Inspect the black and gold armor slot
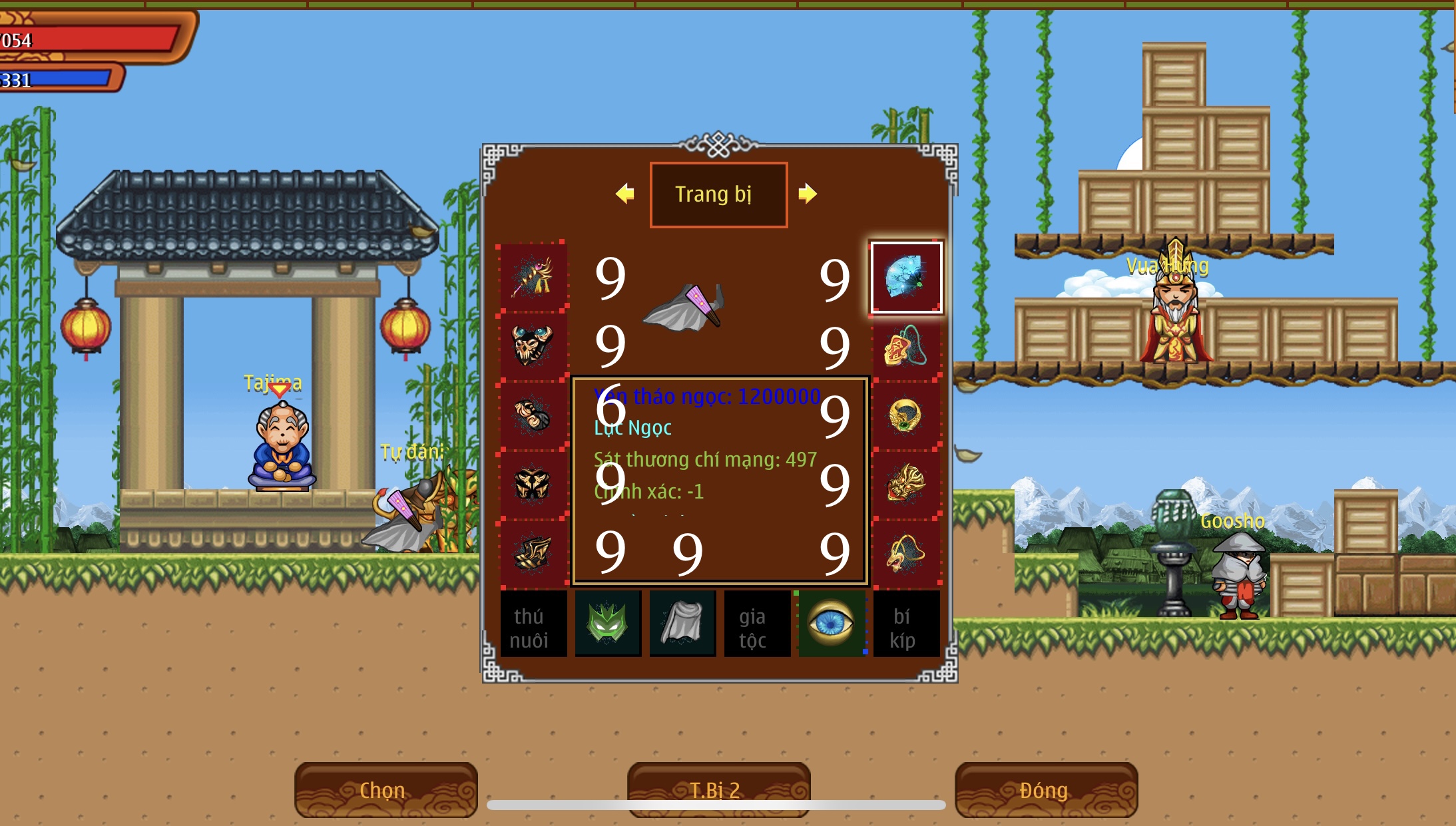Screen dimensions: 1456x826 tap(533, 484)
